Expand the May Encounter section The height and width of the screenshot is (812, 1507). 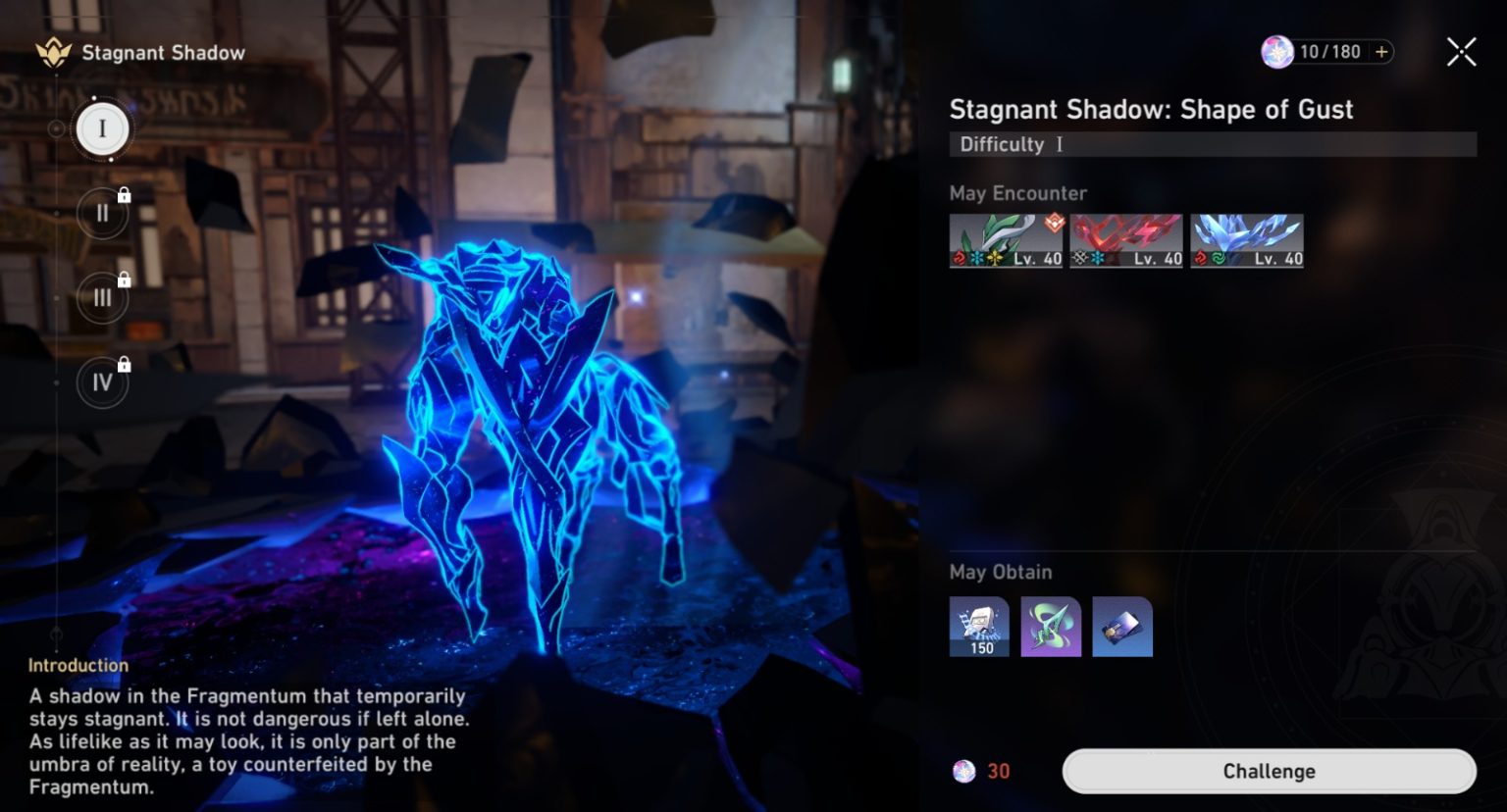(1018, 193)
